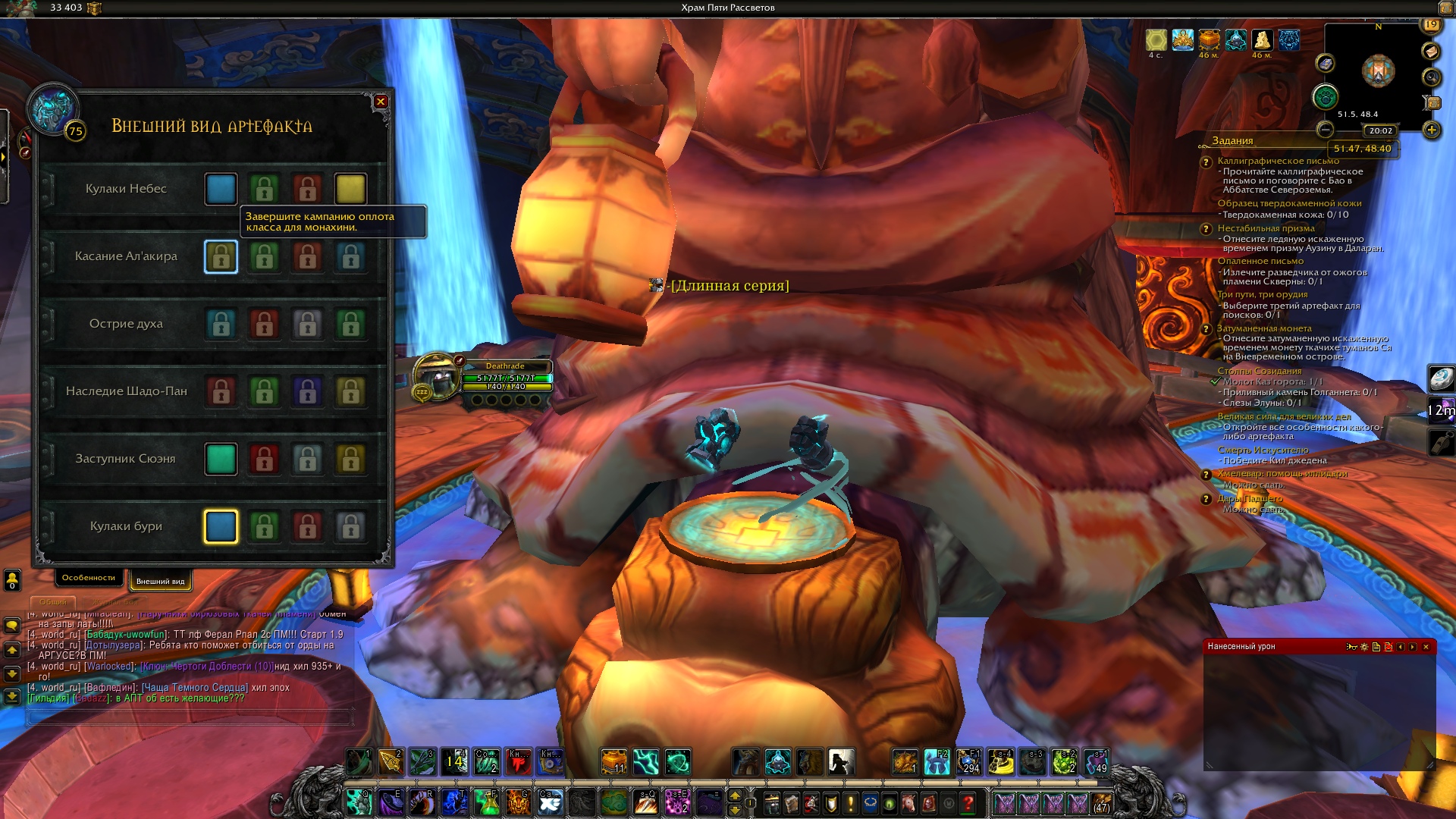Screen dimensions: 1456x819
Task: Close the Нанесенный урон damage meter
Action: [1426, 647]
